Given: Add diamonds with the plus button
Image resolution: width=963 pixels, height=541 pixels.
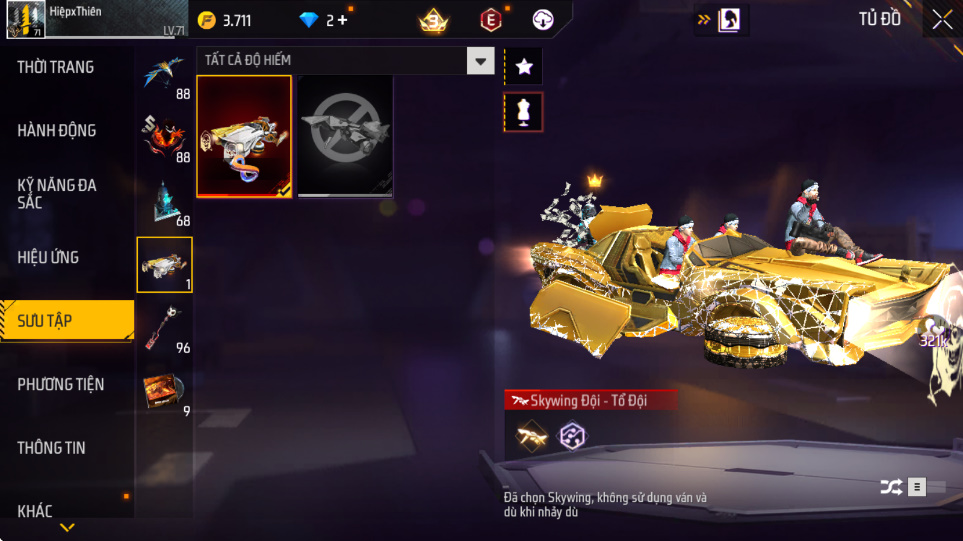Looking at the screenshot, I should pyautogui.click(x=342, y=20).
